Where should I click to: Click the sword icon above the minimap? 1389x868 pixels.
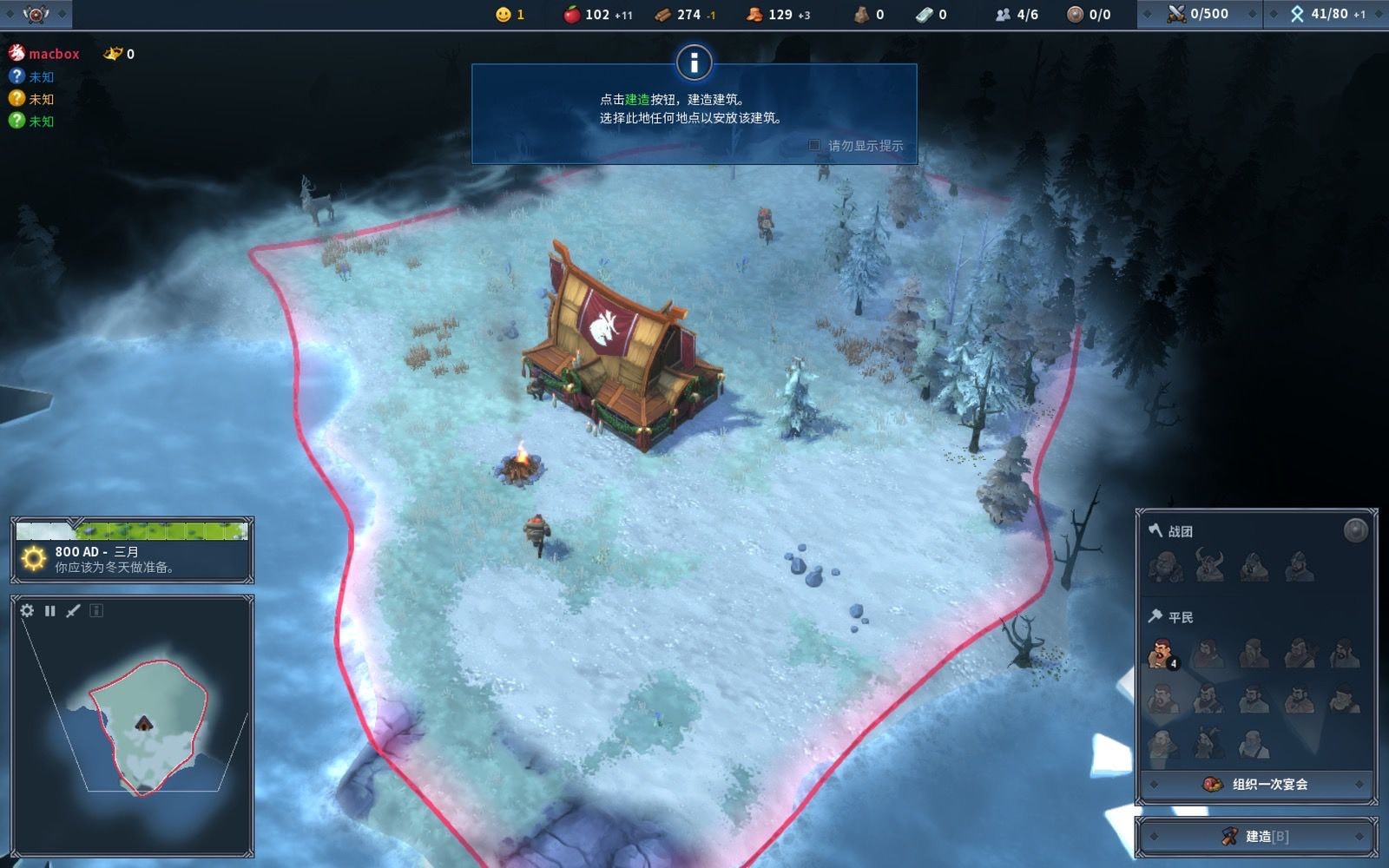tap(73, 610)
